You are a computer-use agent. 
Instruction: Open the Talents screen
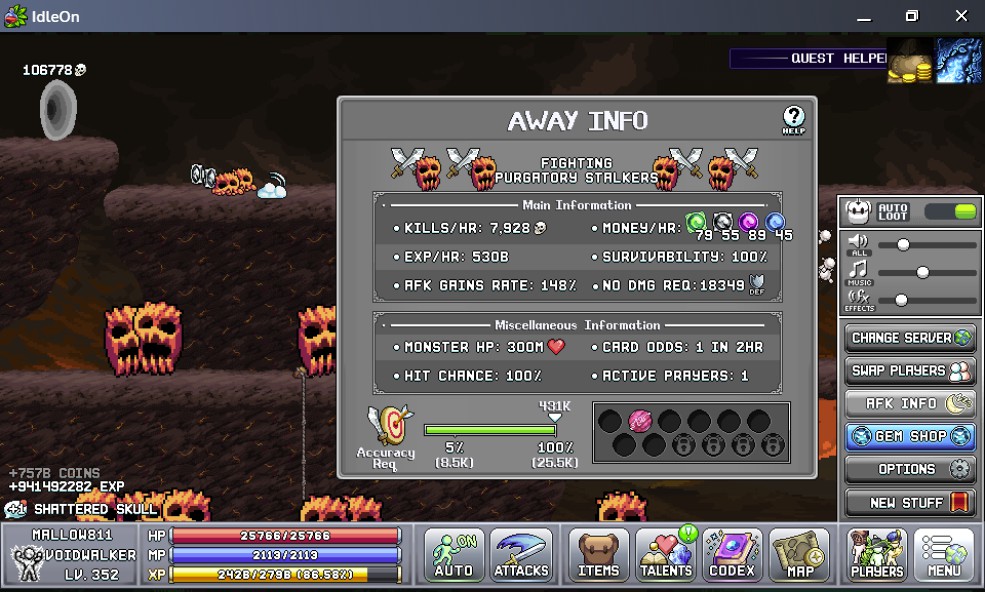tap(666, 555)
